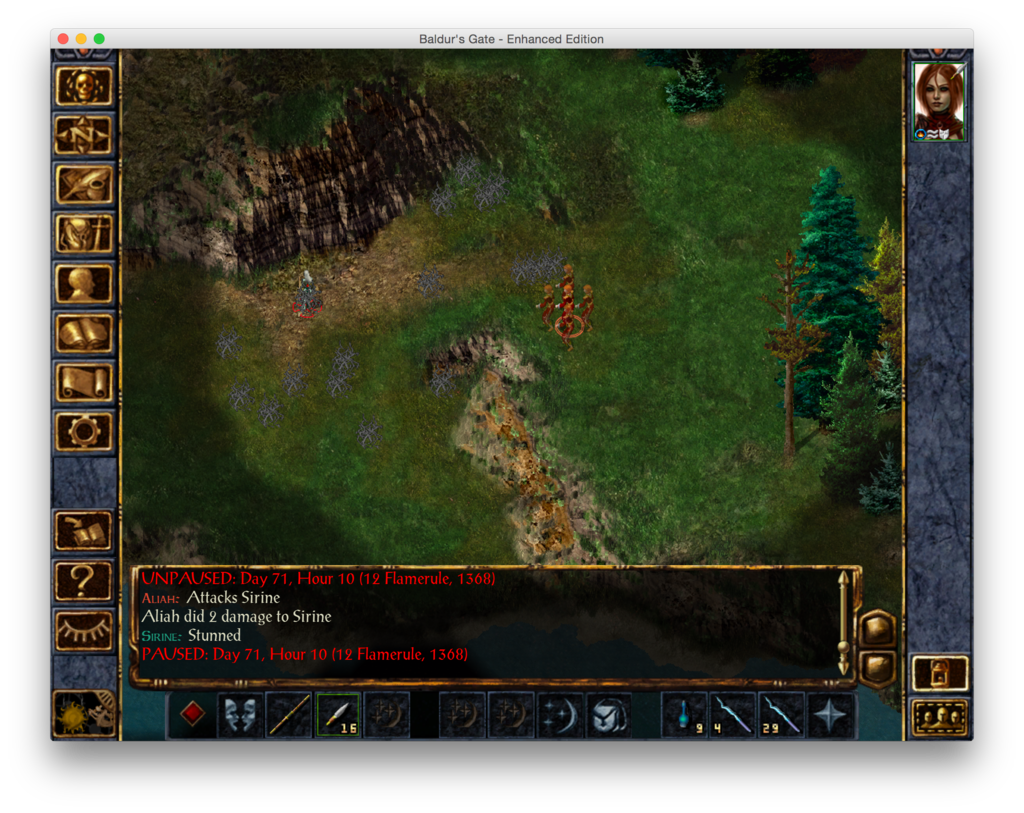Open the character record head button
The height and width of the screenshot is (813, 1024).
pyautogui.click(x=84, y=283)
